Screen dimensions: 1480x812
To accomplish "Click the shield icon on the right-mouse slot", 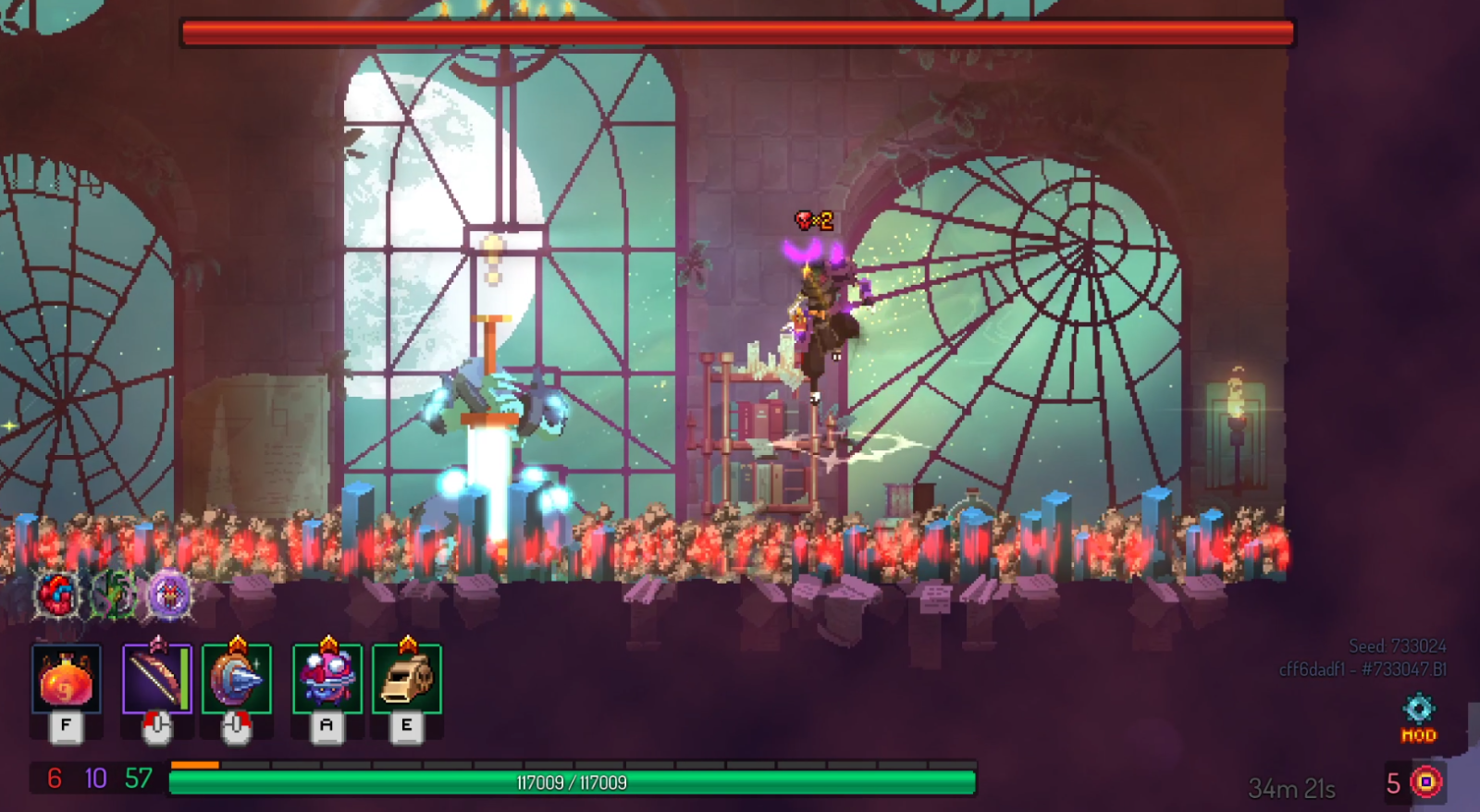I will click(x=237, y=680).
